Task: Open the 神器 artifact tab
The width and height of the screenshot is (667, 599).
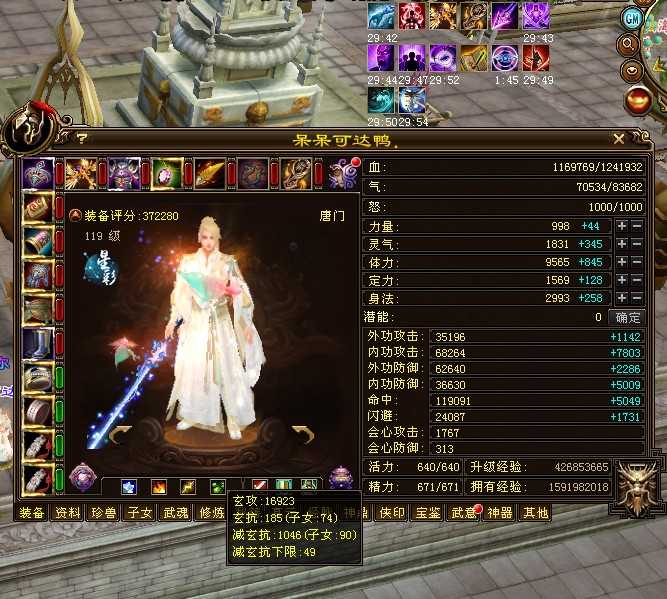Action: [499, 513]
